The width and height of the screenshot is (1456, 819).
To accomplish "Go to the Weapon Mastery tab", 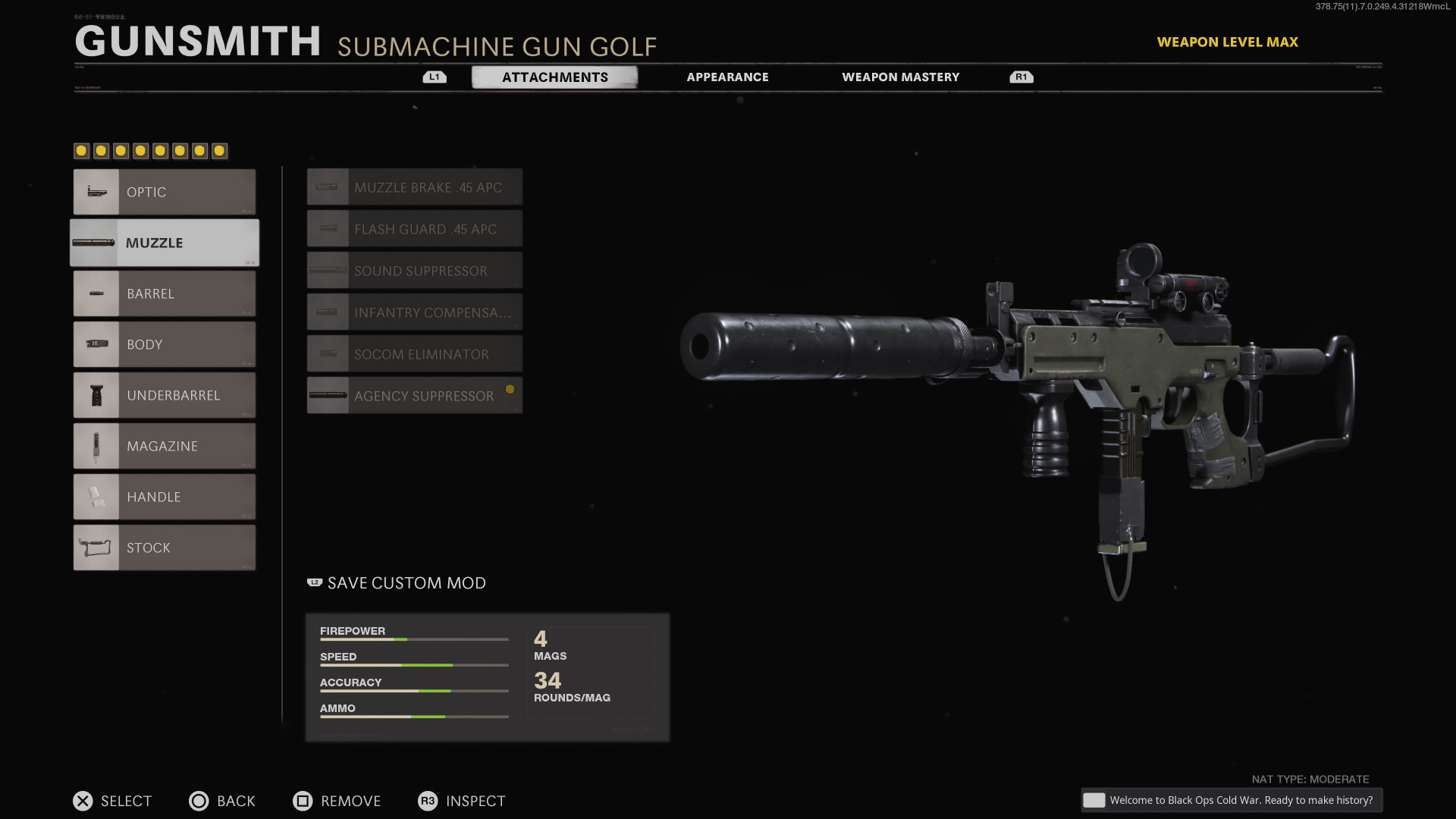I will pos(900,77).
